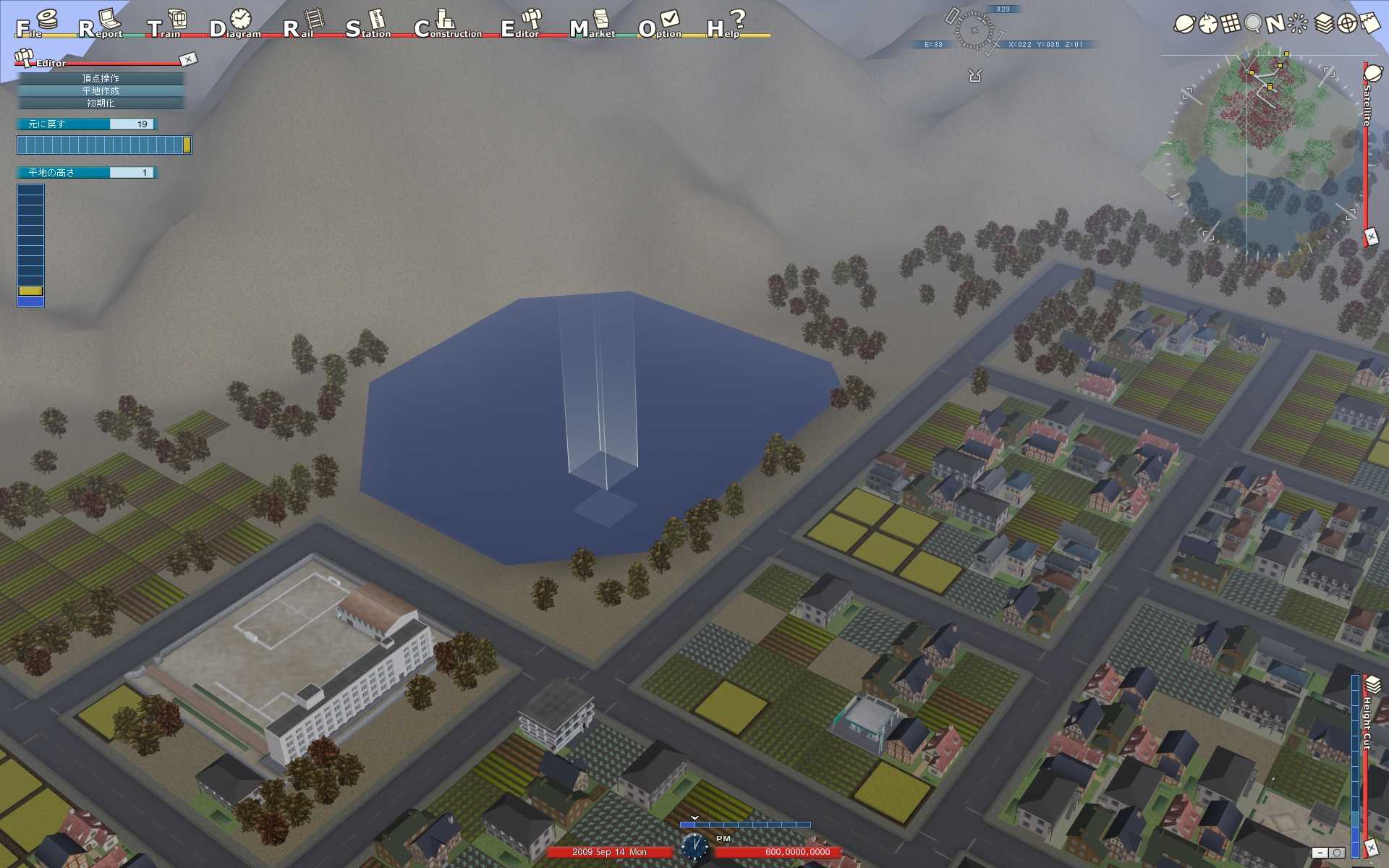This screenshot has height=868, width=1389.
Task: Activate the magnifier zoom tool icon
Action: [x=1253, y=22]
